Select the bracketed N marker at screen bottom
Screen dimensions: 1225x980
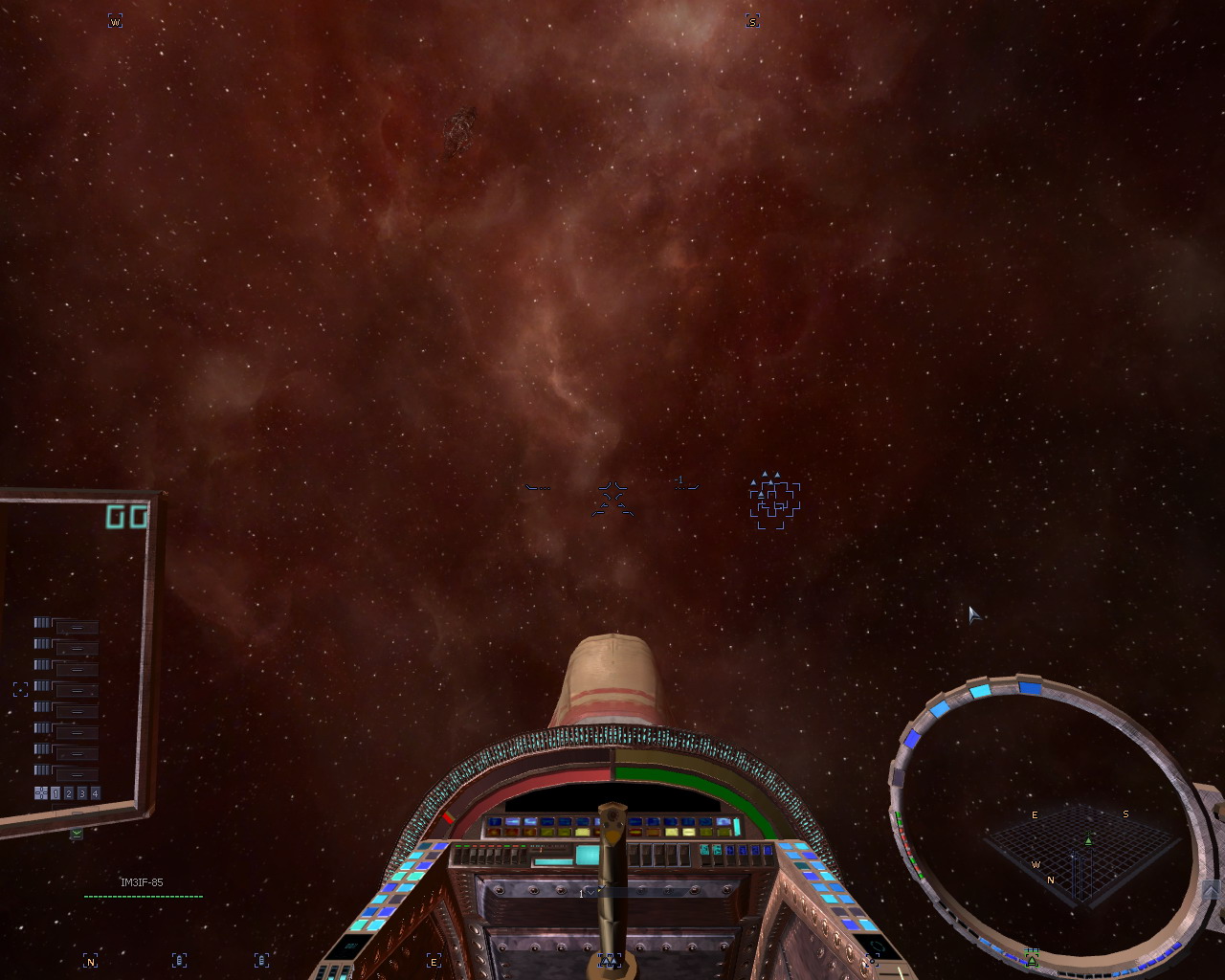(x=90, y=961)
